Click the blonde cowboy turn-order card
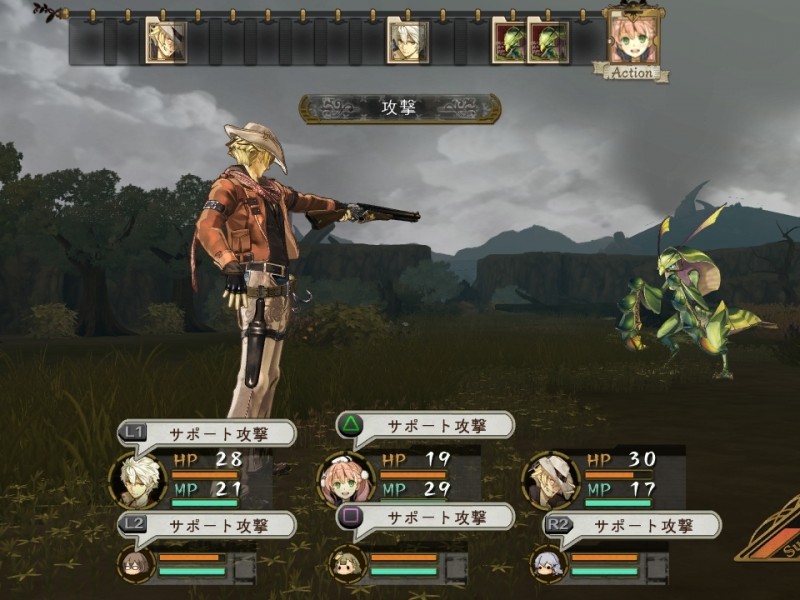Viewport: 800px width, 600px height. (165, 40)
